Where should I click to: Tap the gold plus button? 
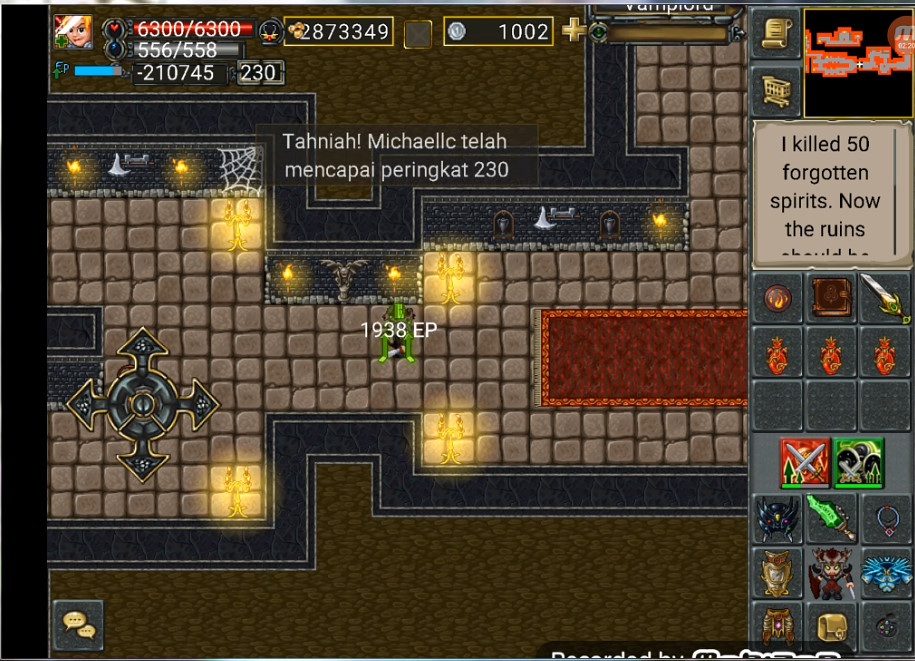[x=573, y=31]
